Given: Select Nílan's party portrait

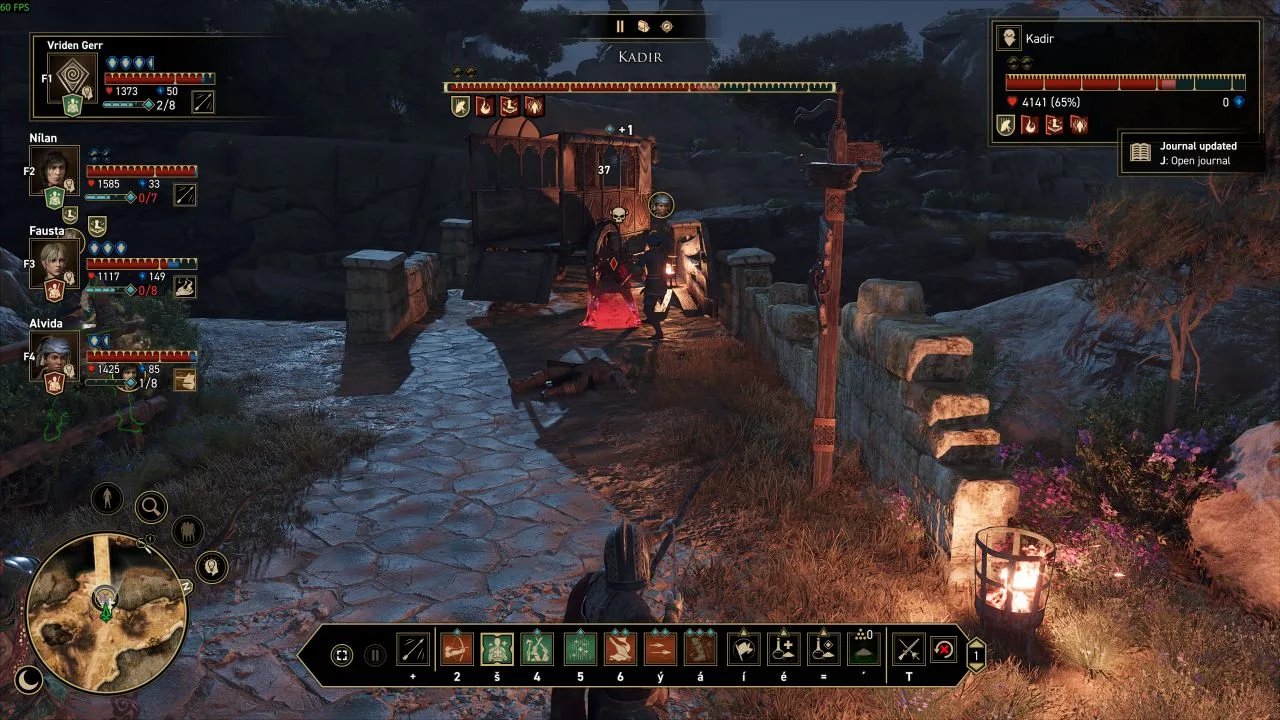Looking at the screenshot, I should (x=53, y=170).
